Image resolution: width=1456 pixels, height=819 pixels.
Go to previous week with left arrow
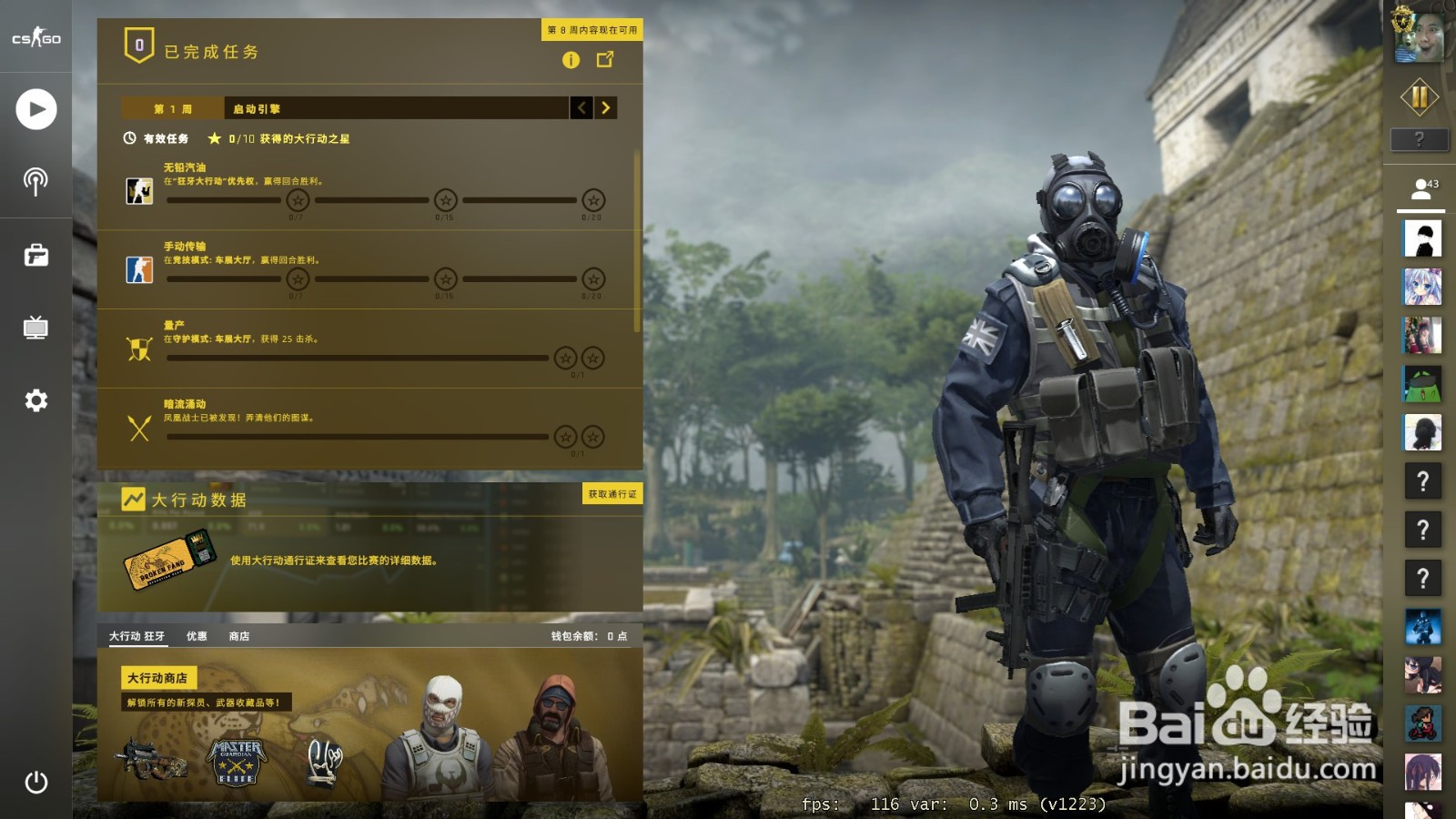(x=581, y=108)
